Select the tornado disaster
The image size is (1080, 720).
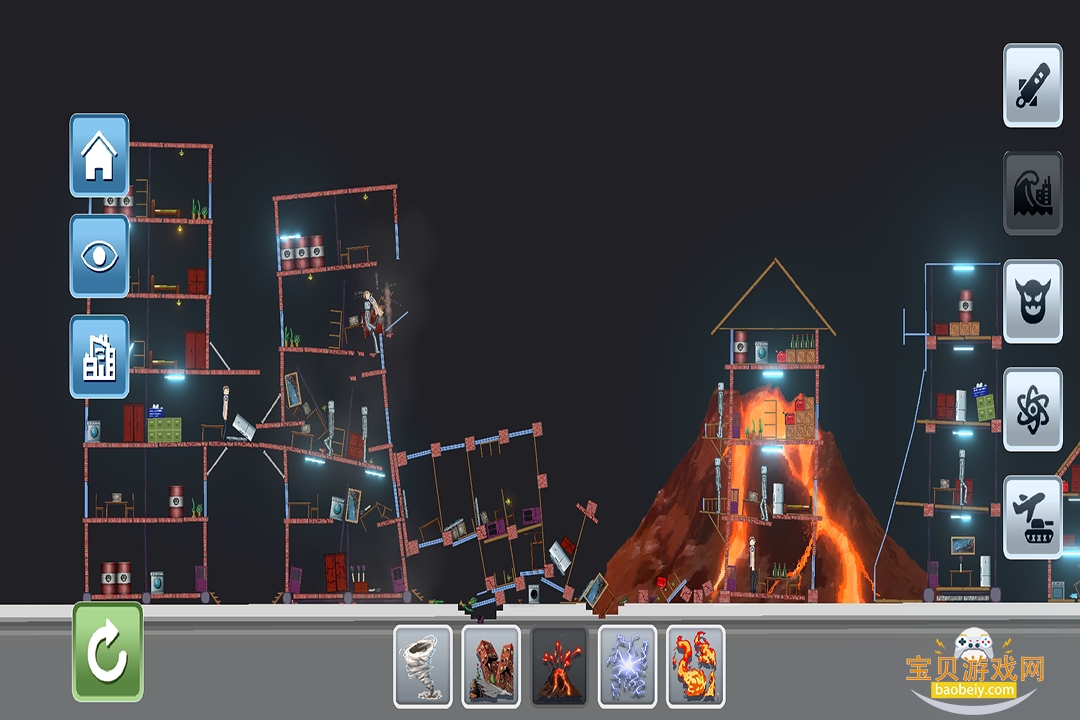(423, 666)
